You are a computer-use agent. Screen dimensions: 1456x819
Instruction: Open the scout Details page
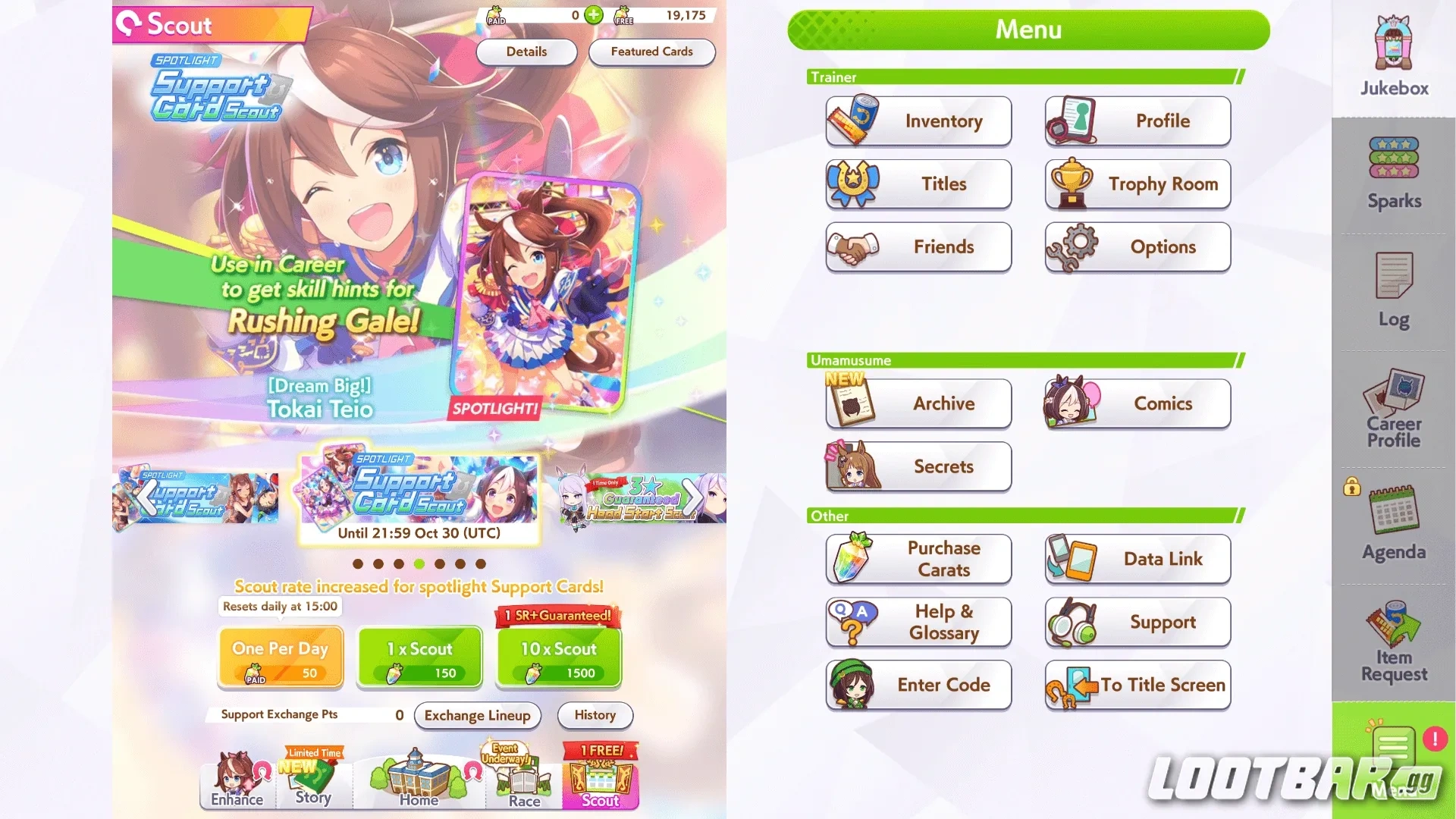pos(526,52)
